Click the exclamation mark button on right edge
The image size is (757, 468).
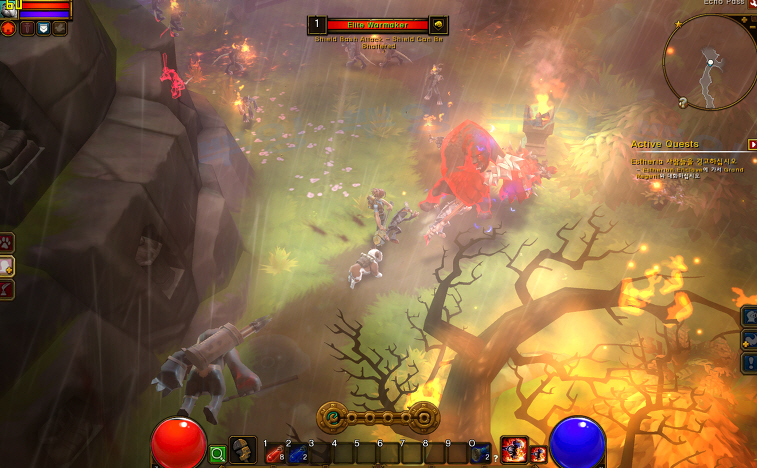[x=749, y=362]
